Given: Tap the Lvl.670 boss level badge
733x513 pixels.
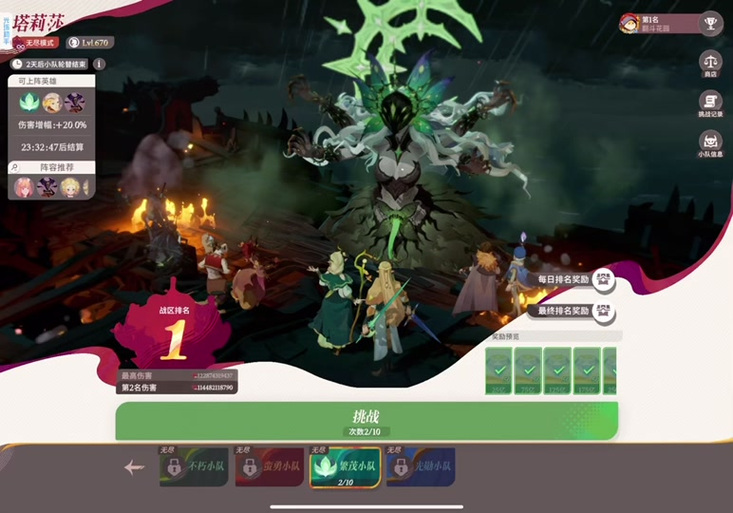Looking at the screenshot, I should [x=90, y=43].
